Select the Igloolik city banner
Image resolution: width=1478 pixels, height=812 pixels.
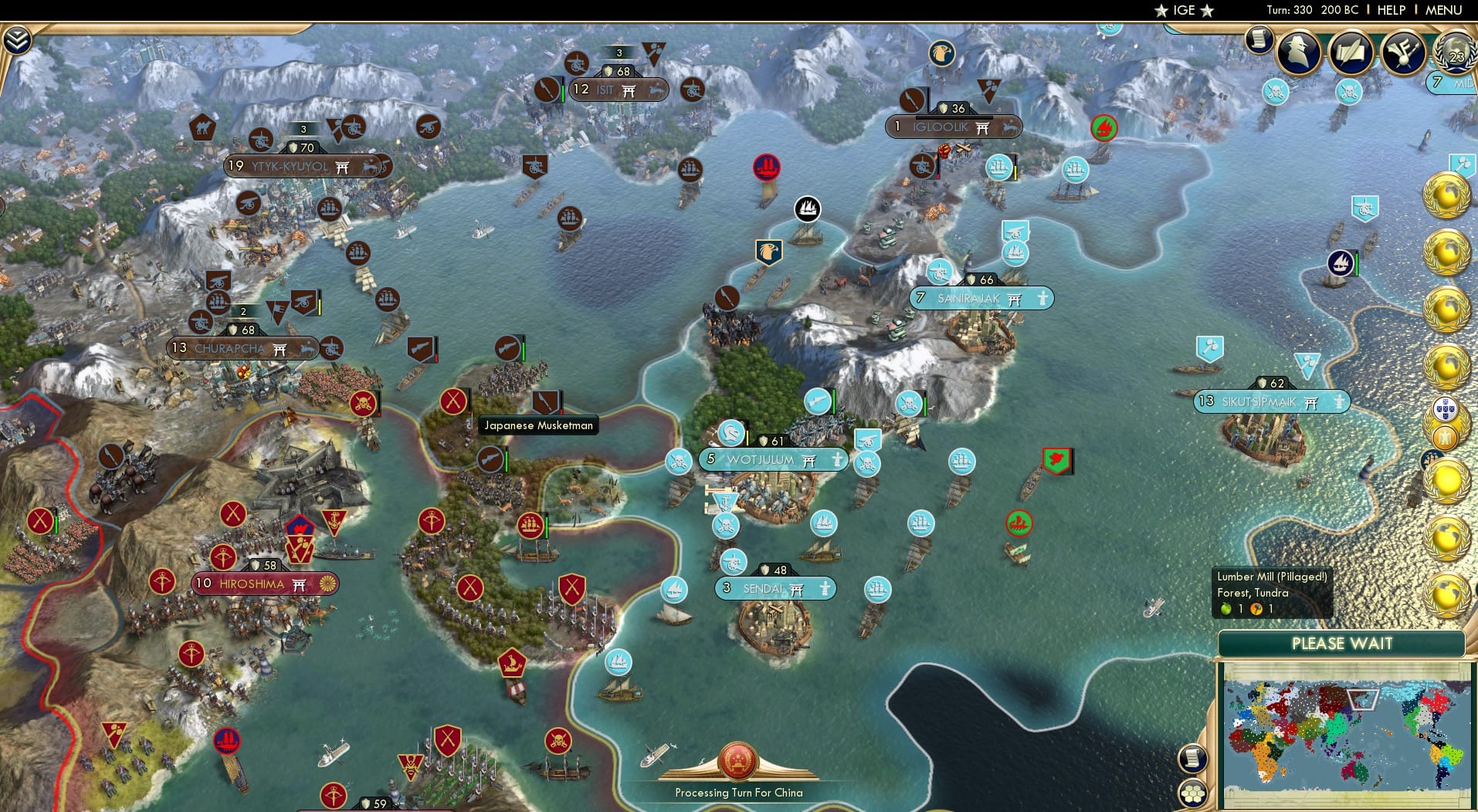(x=954, y=127)
